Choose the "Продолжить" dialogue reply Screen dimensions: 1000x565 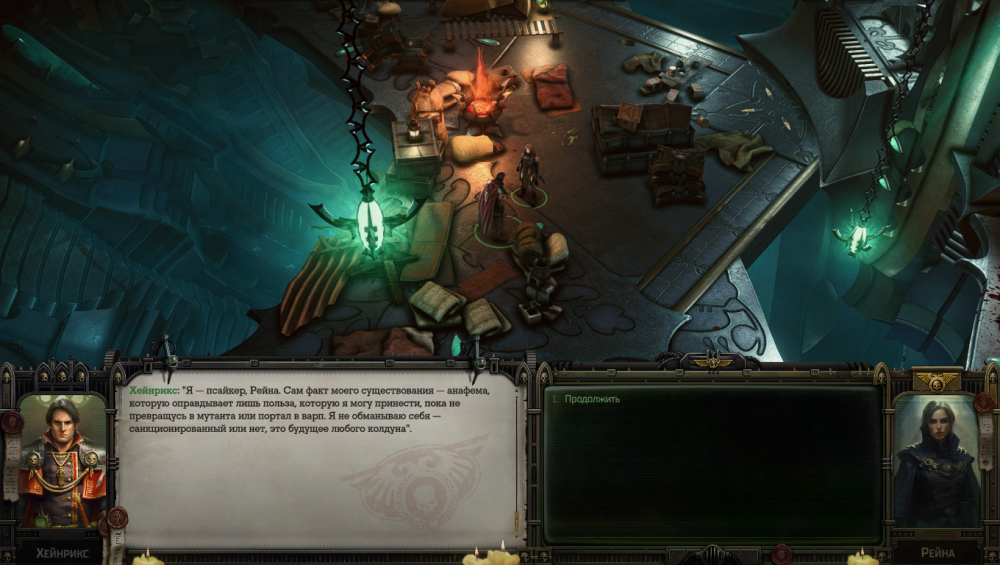pos(592,399)
